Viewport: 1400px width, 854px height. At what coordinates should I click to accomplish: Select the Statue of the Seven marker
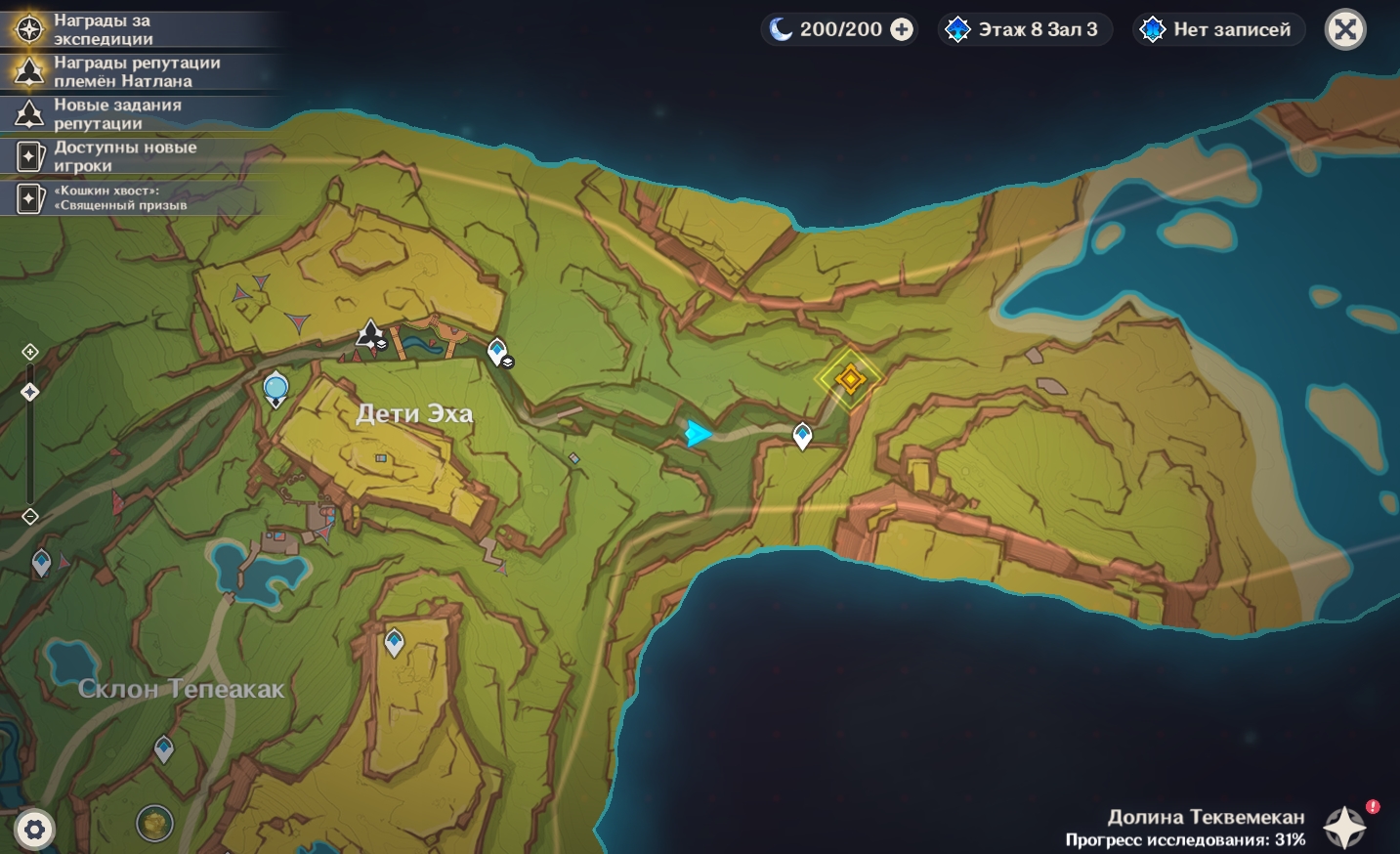click(276, 389)
